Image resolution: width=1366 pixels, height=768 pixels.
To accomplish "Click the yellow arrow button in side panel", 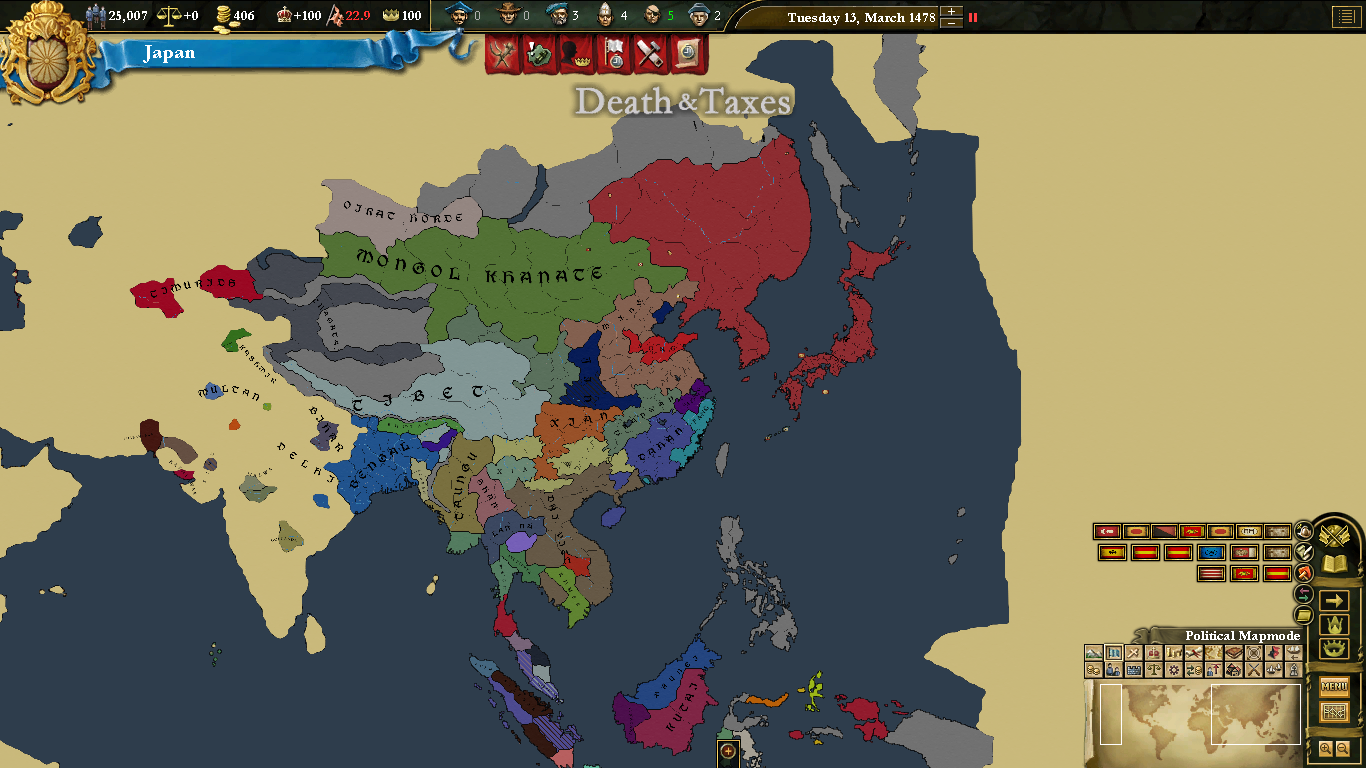I will 1334,600.
